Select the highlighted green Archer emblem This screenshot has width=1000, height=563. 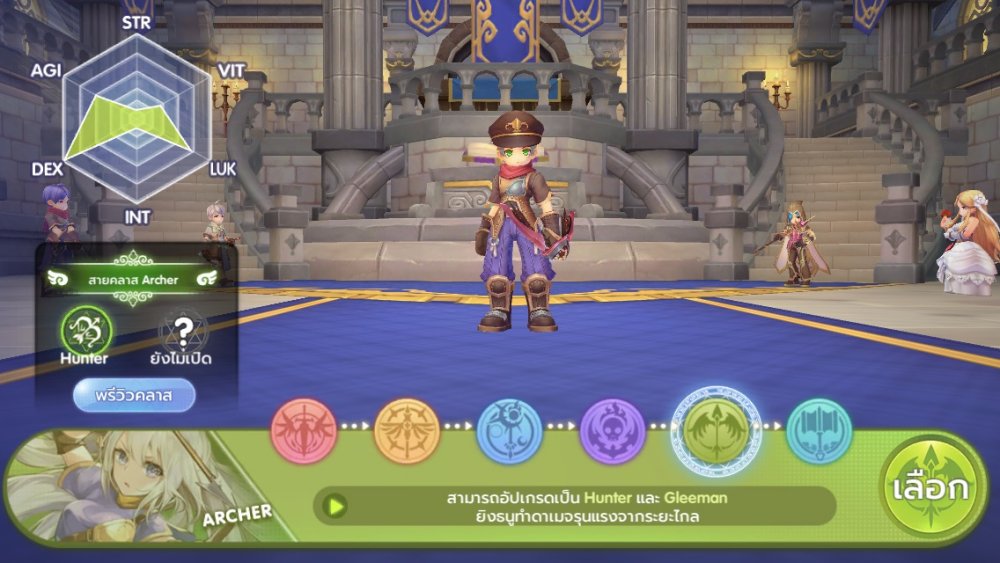[716, 429]
